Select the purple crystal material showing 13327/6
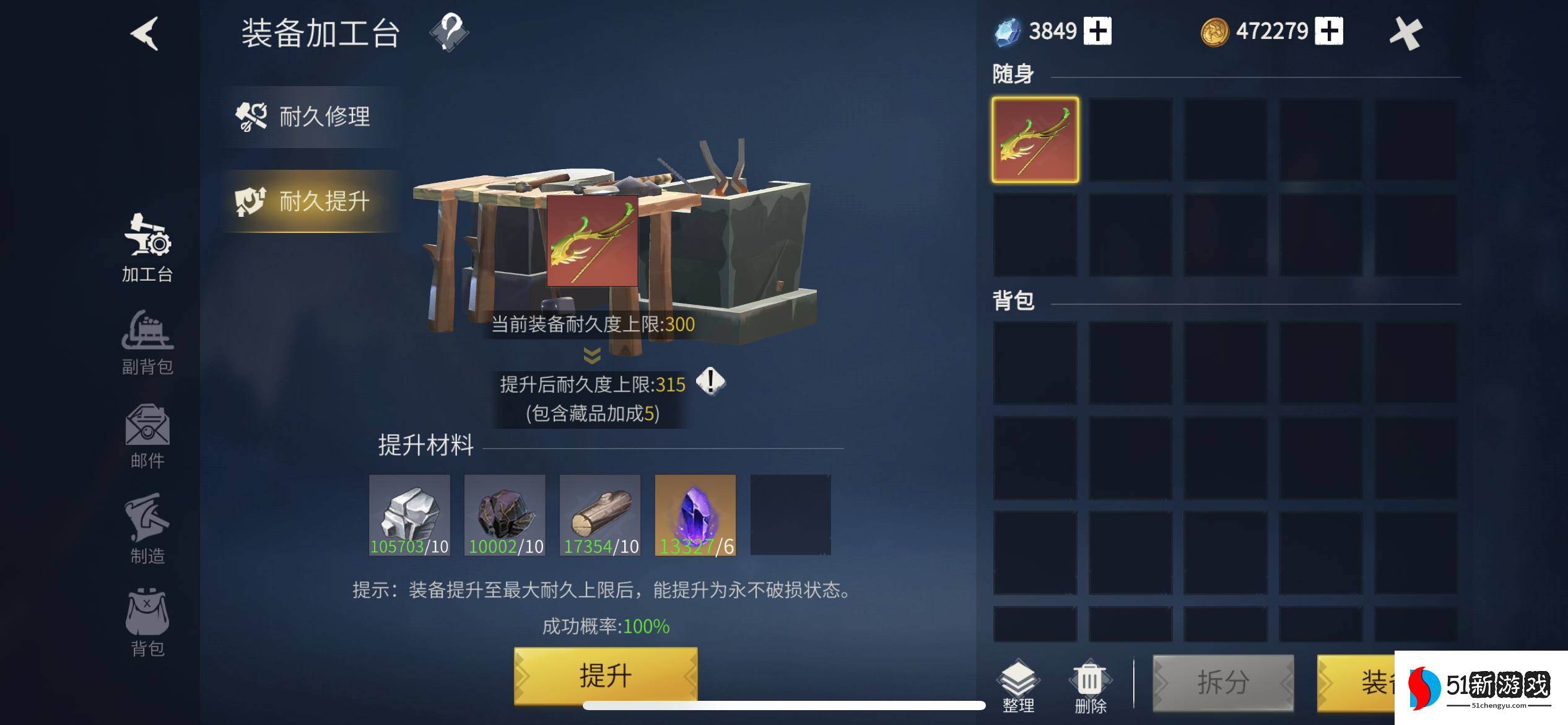The width and height of the screenshot is (1568, 725). pyautogui.click(x=695, y=515)
